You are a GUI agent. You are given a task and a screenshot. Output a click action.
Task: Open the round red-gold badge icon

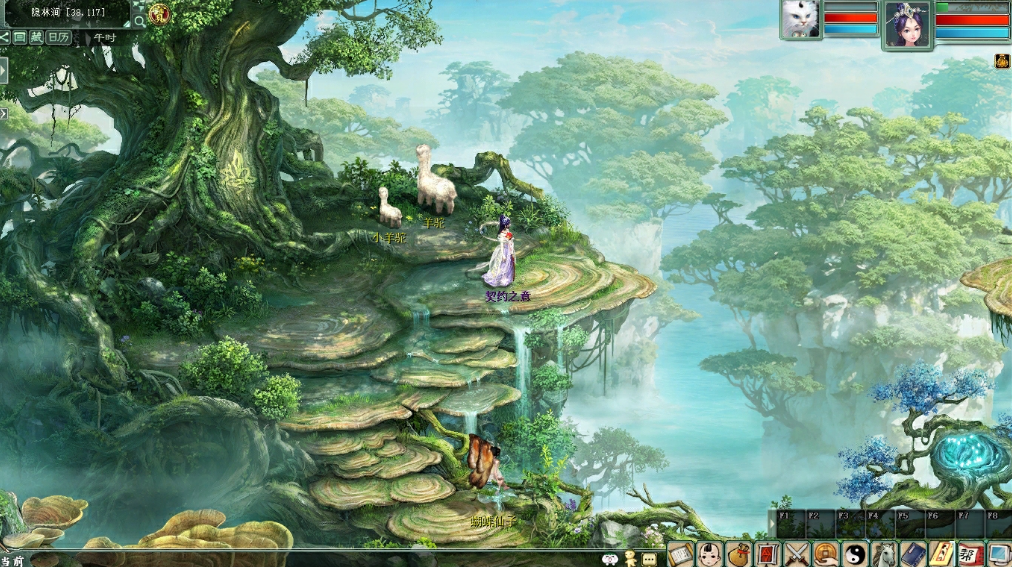[x=160, y=14]
